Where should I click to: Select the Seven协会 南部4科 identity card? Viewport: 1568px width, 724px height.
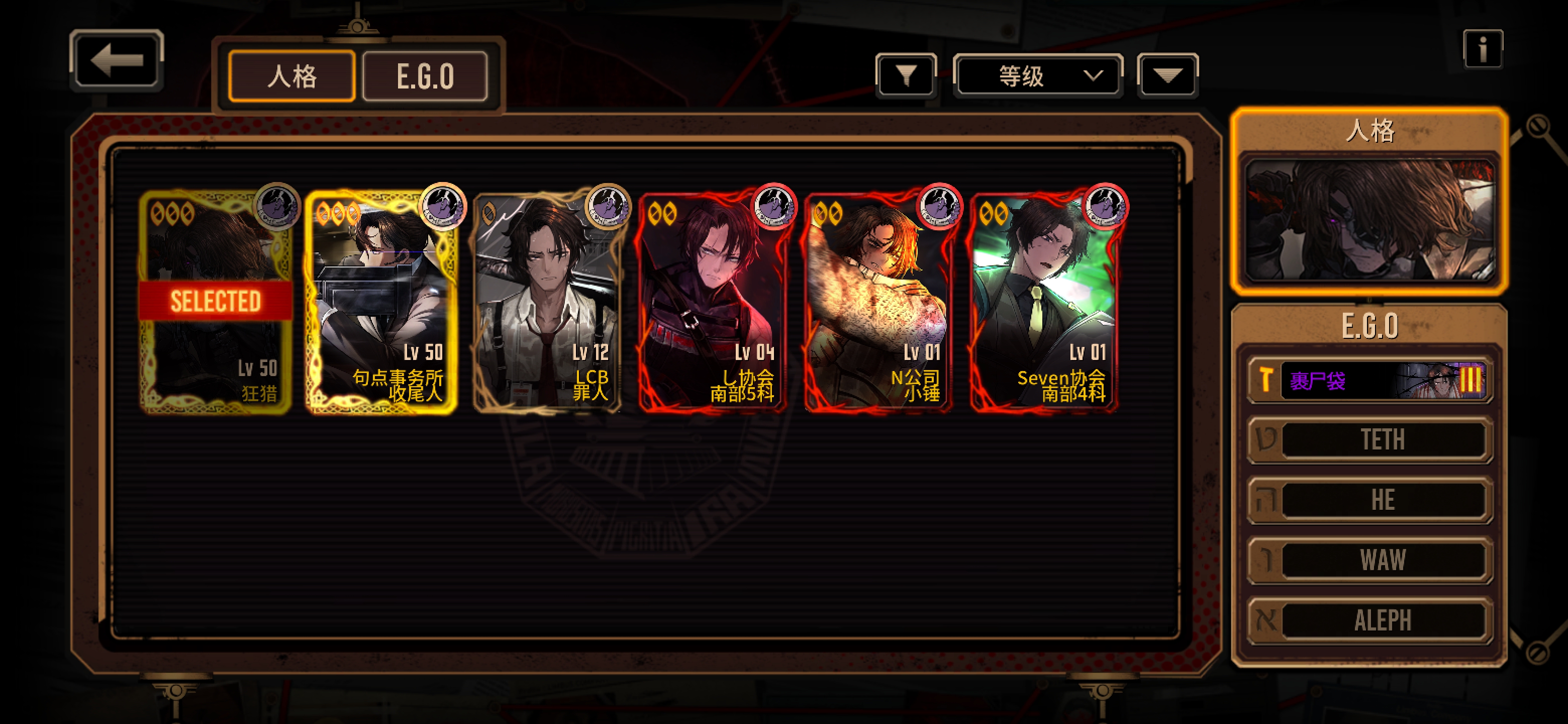(x=1044, y=301)
